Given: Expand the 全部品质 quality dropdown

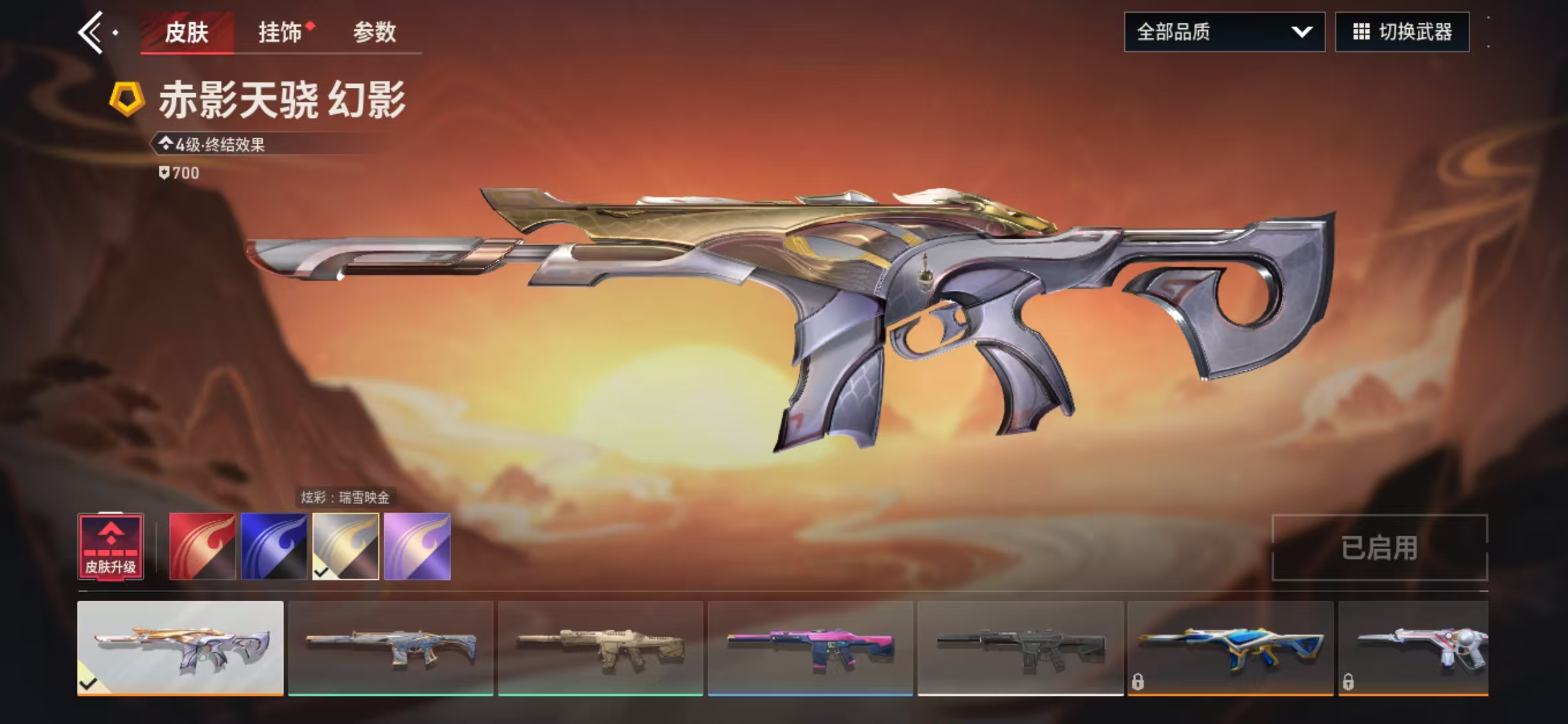Looking at the screenshot, I should pyautogui.click(x=1224, y=32).
